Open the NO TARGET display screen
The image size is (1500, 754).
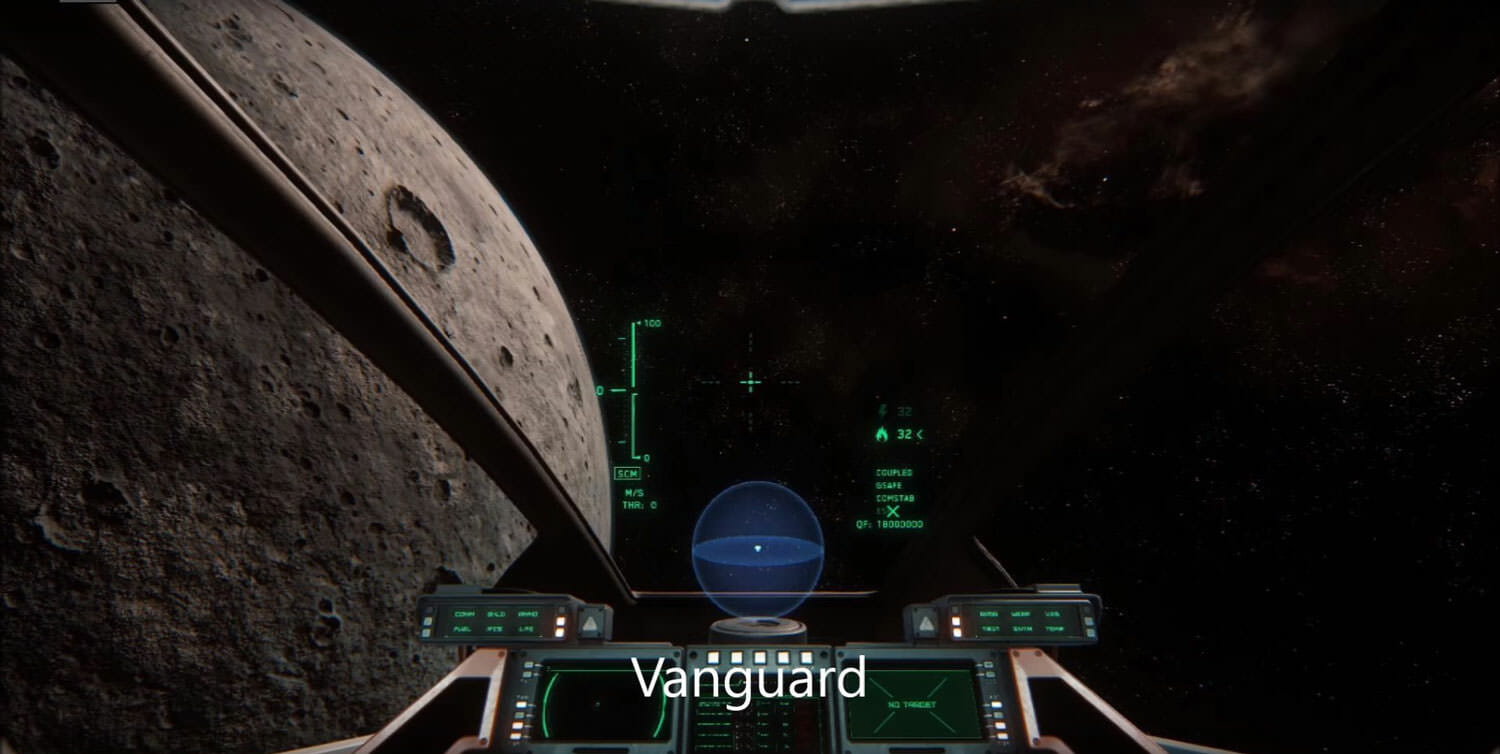(908, 704)
